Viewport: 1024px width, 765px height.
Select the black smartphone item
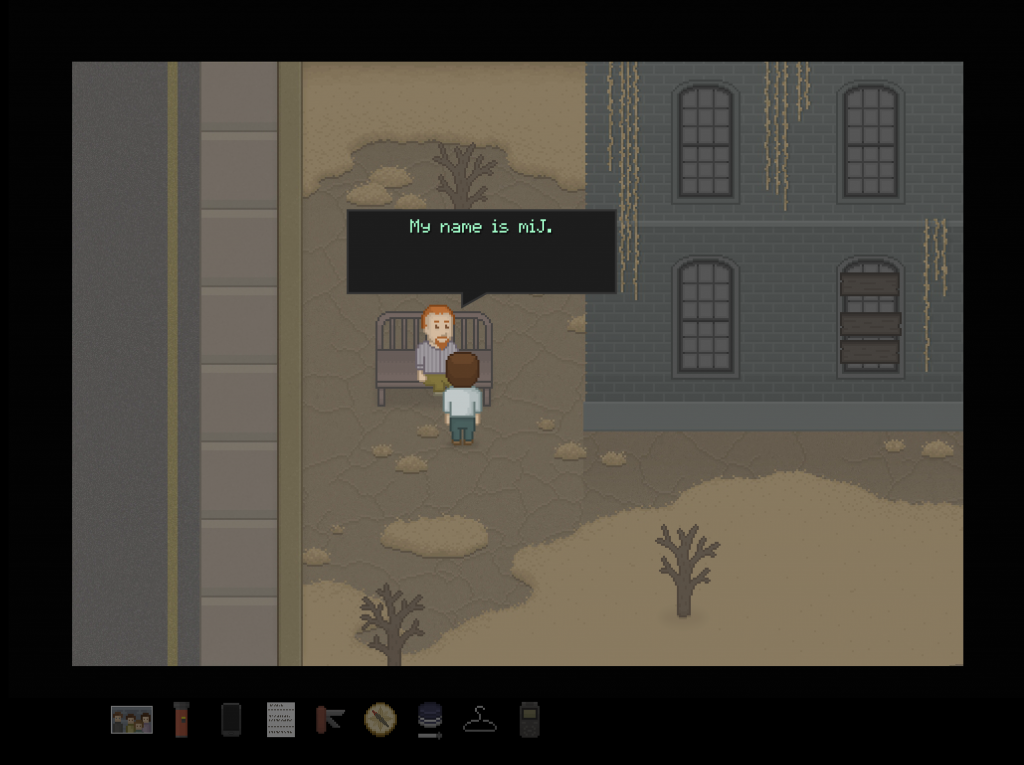pos(231,719)
